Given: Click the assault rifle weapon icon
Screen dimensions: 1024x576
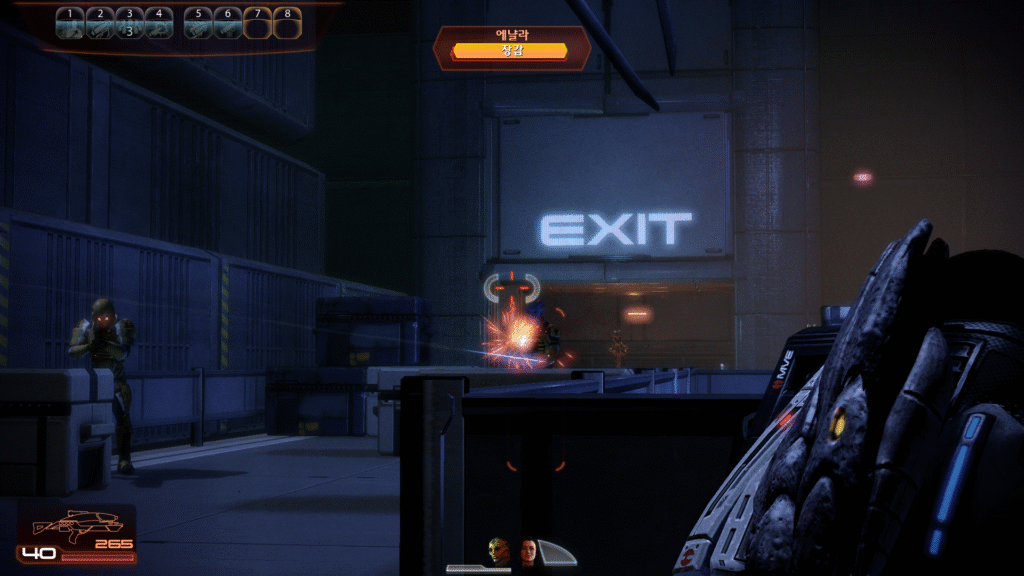Looking at the screenshot, I should [77, 524].
